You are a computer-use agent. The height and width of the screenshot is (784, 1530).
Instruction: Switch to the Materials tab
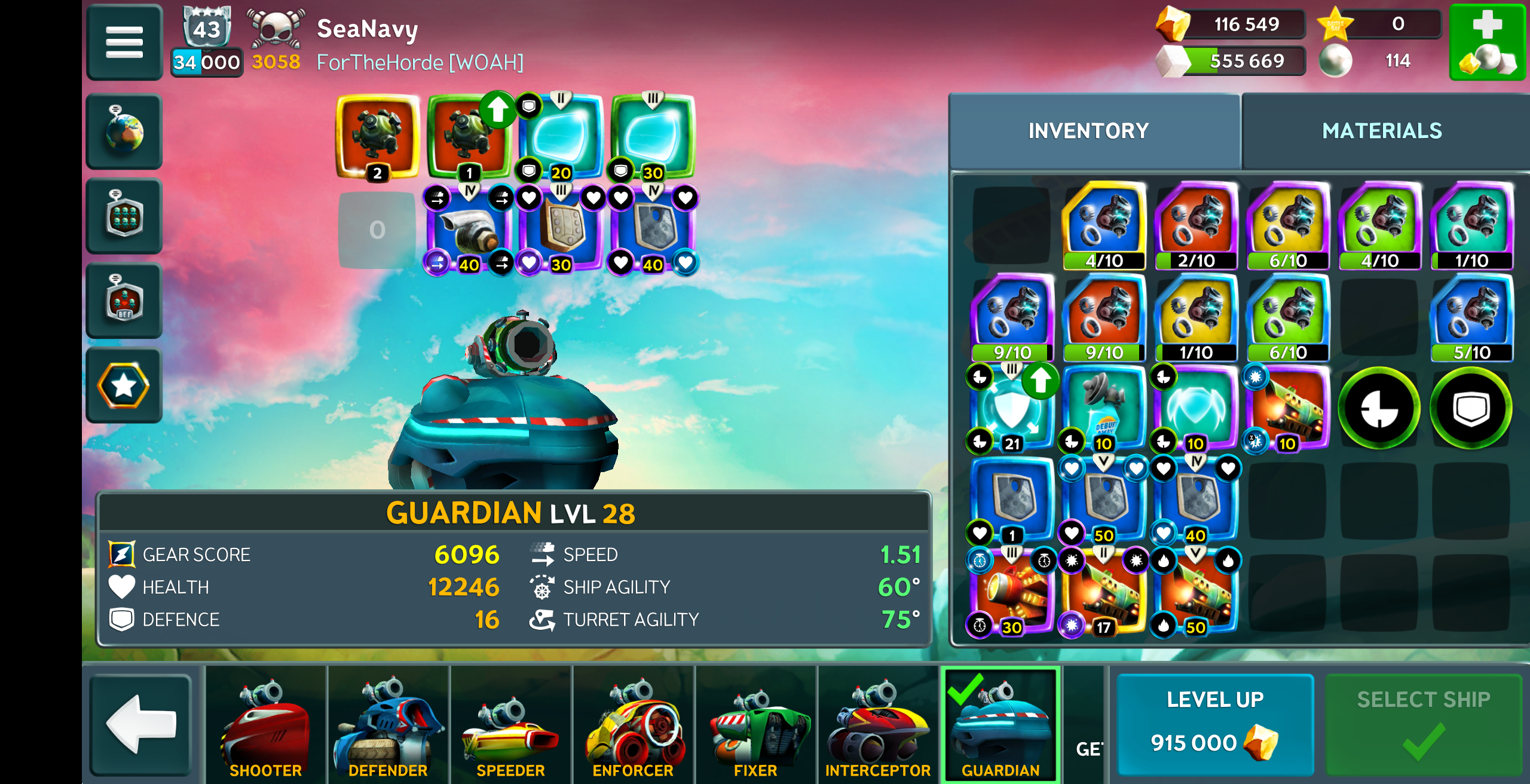click(1382, 131)
